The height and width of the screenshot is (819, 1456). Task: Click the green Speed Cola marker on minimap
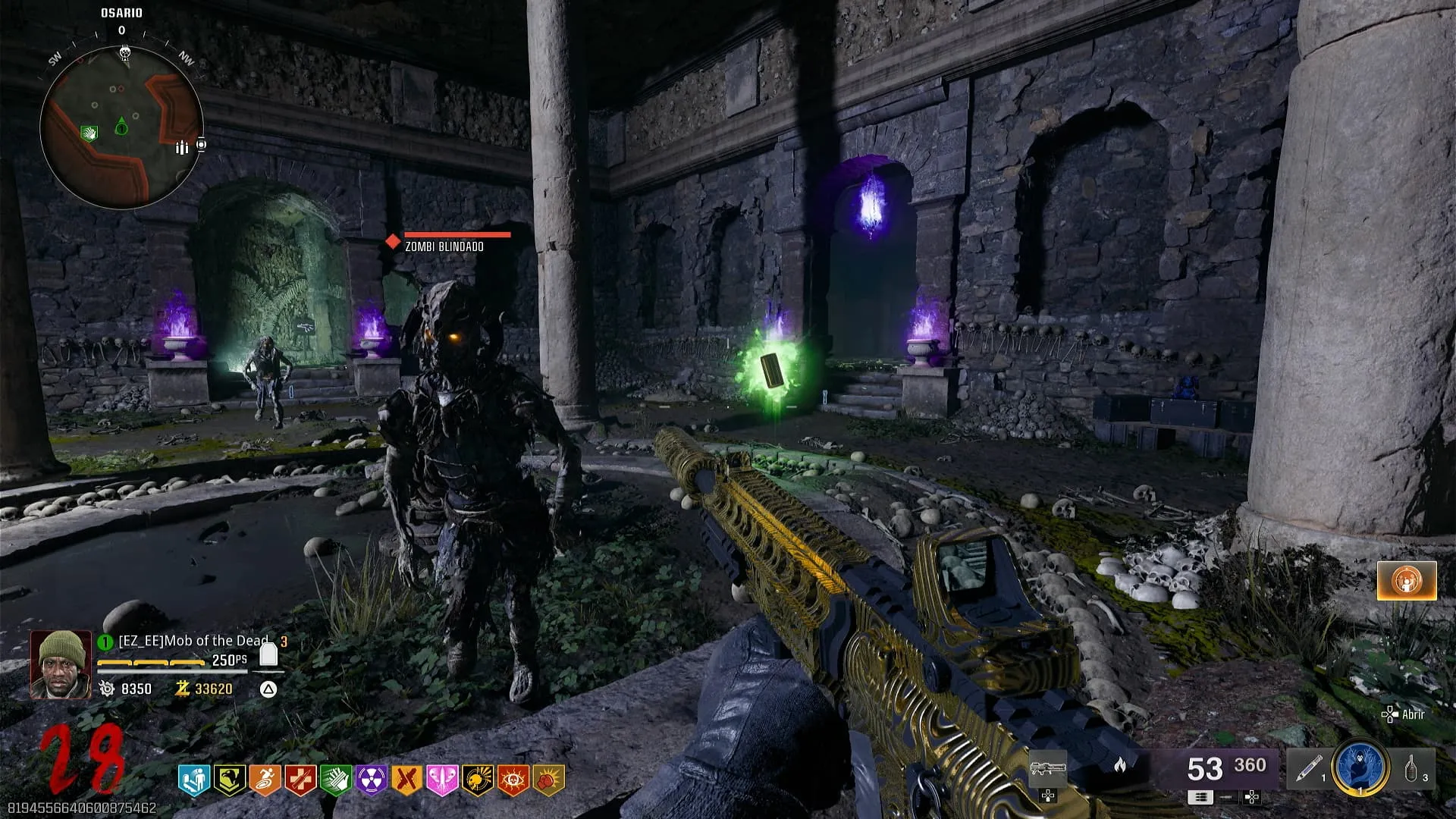tap(89, 134)
